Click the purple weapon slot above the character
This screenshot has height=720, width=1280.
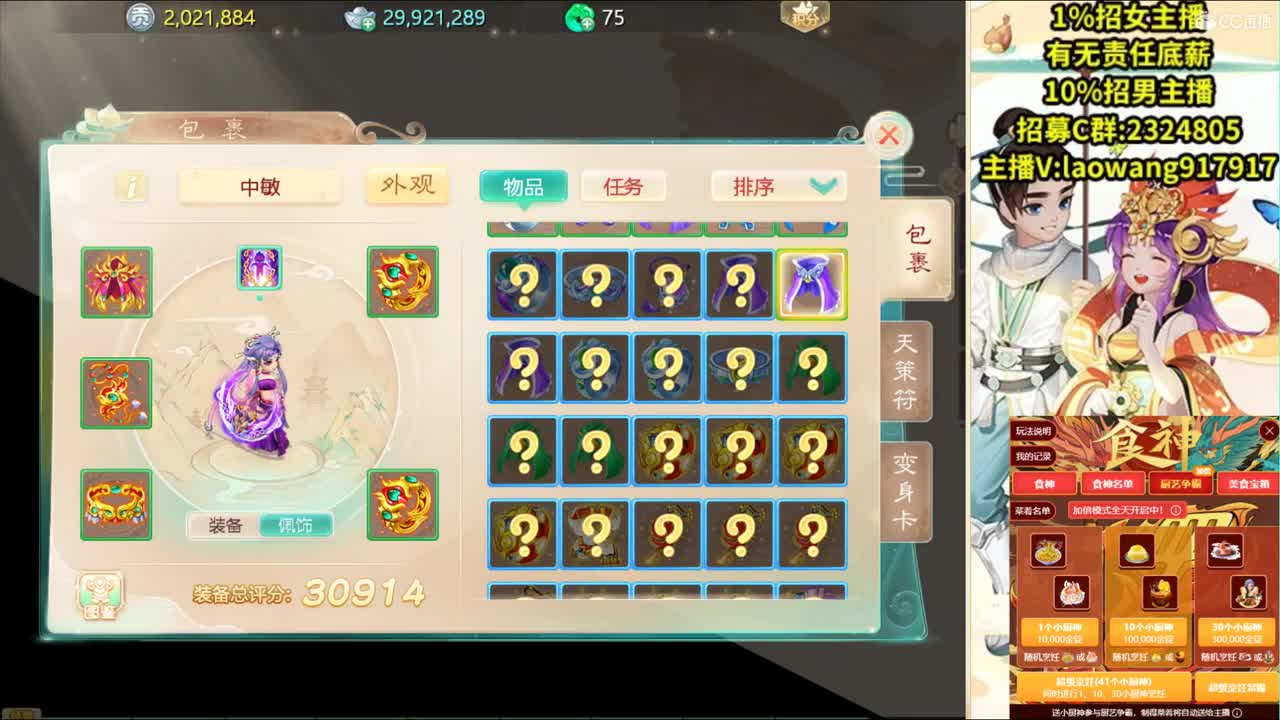[x=260, y=268]
